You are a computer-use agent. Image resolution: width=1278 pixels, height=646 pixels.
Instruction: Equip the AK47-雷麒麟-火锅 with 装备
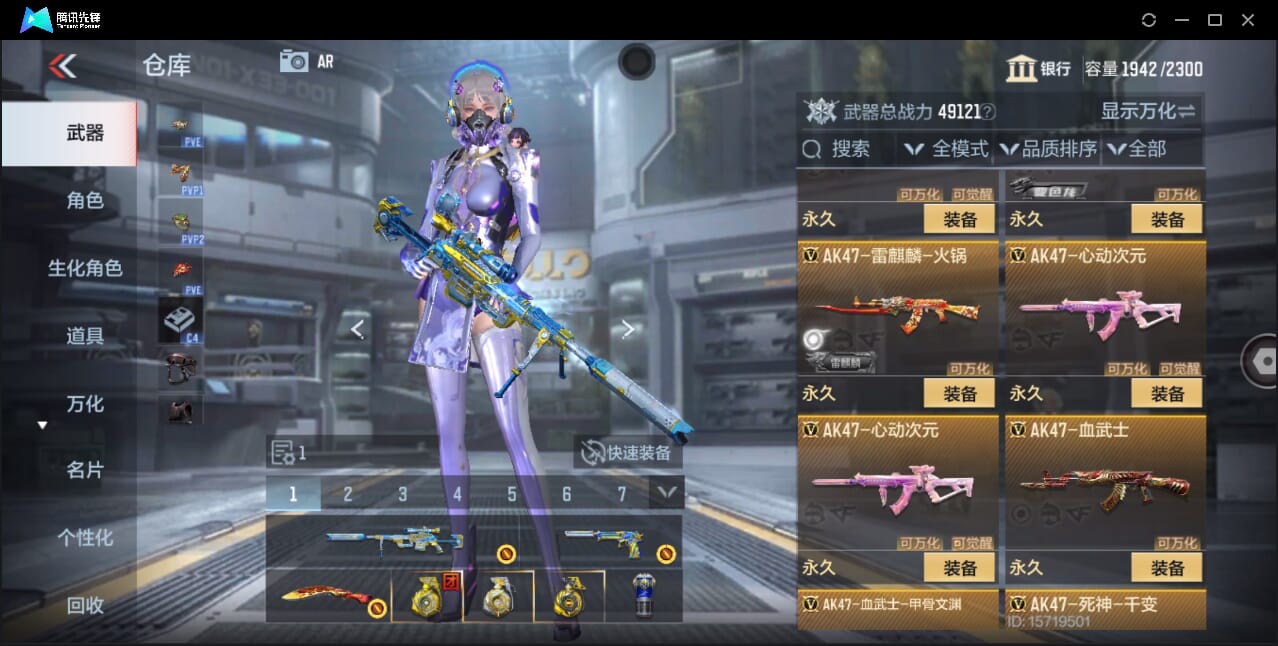(958, 394)
